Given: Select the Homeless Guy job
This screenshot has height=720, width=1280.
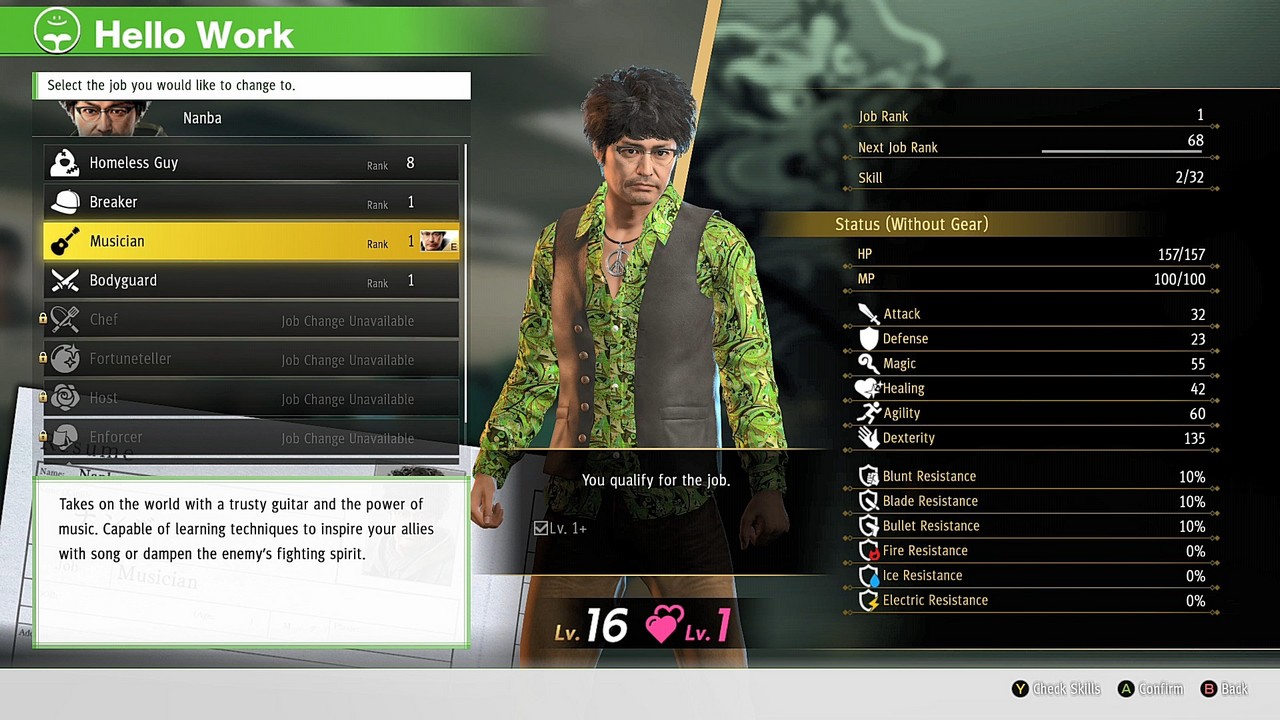Looking at the screenshot, I should point(250,163).
